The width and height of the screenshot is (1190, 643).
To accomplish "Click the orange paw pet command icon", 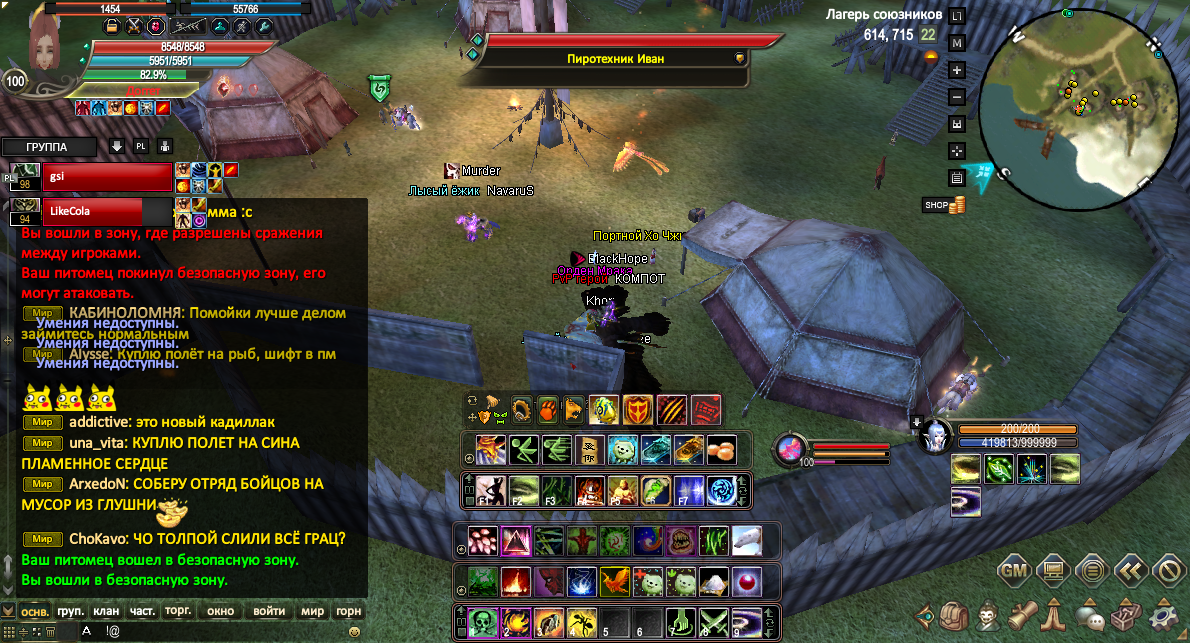I will click(x=547, y=408).
